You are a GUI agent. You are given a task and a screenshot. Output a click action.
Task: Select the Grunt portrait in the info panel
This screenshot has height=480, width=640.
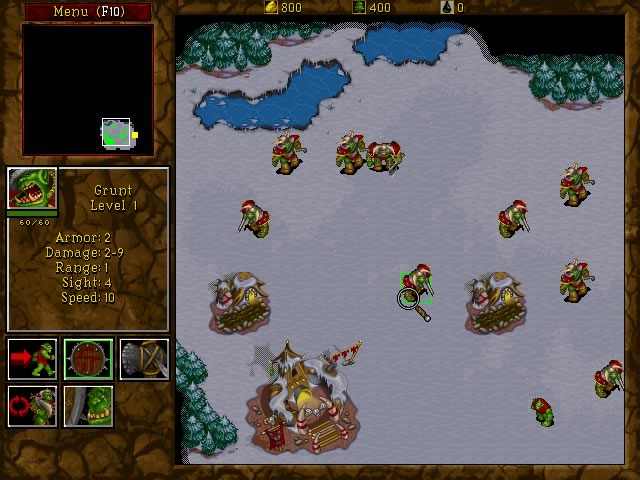[x=32, y=189]
